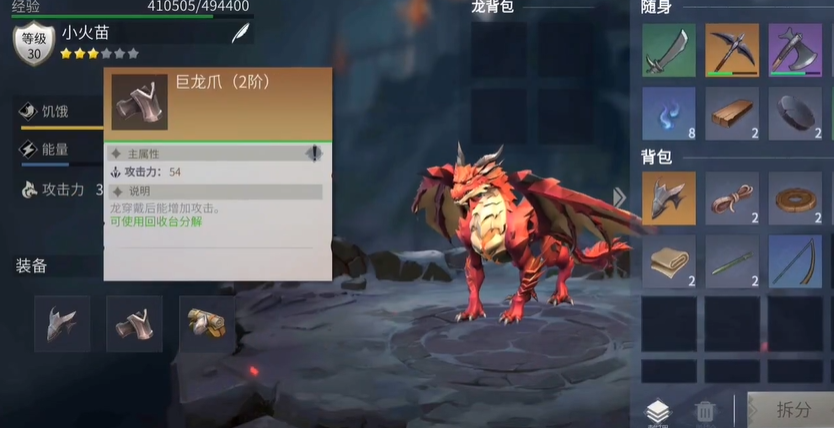The width and height of the screenshot is (834, 428).
Task: Select the folded cloth stack
Action: coord(668,261)
